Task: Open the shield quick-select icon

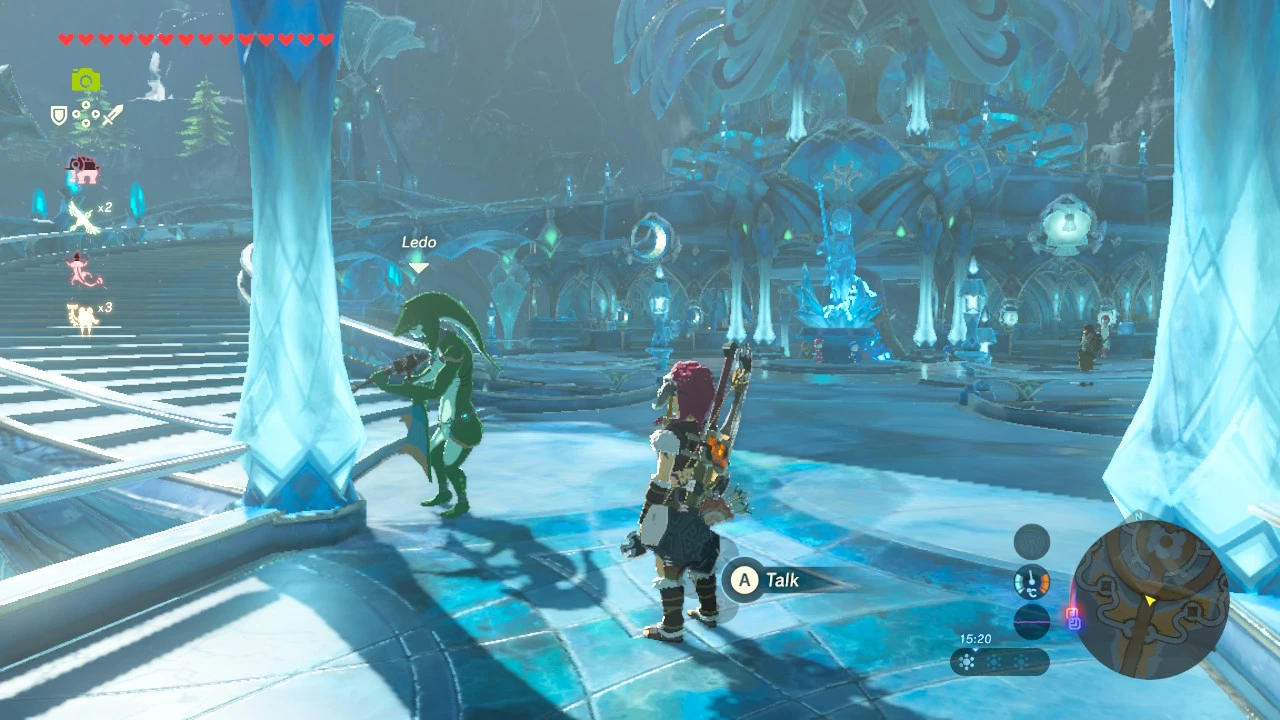Action: coord(59,115)
